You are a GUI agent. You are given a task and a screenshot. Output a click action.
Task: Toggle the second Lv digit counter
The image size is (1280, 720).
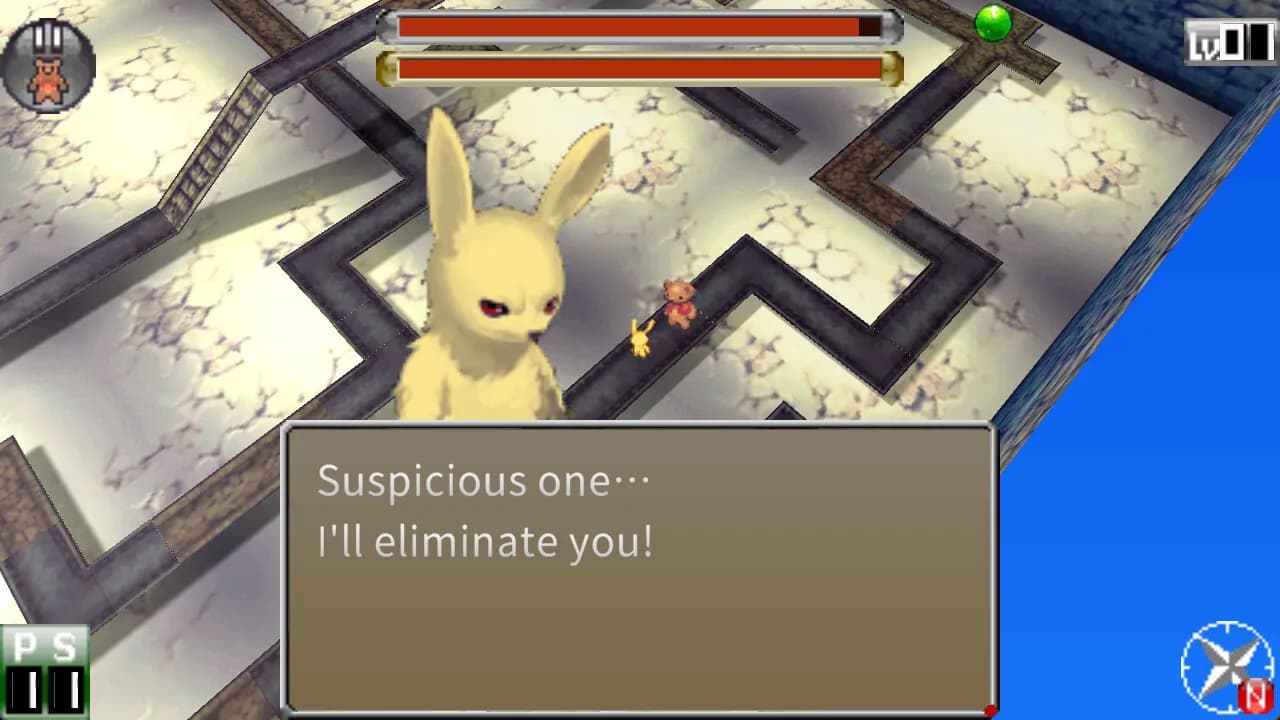tap(1262, 40)
